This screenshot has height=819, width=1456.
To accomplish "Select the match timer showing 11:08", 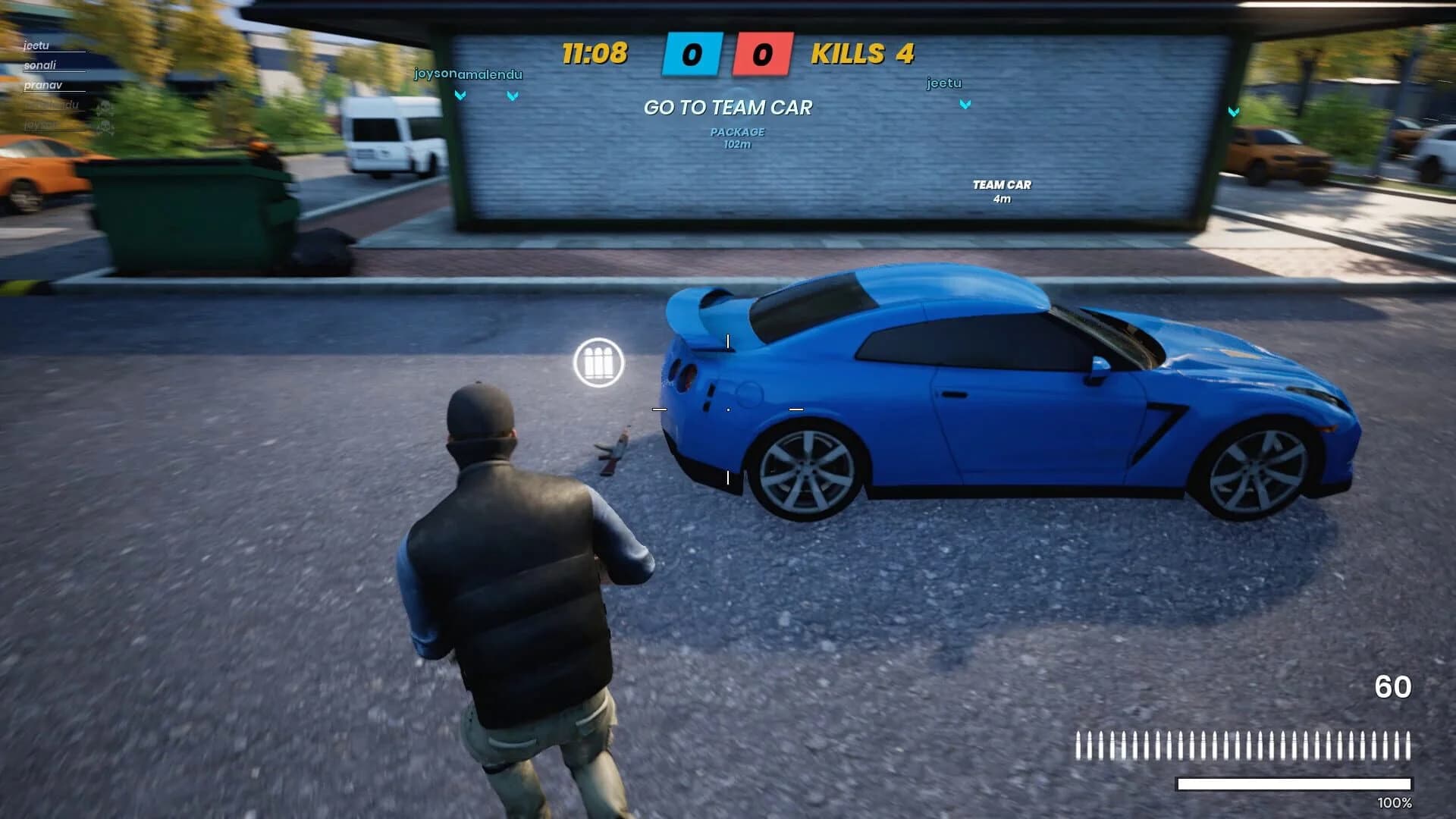I will 594,54.
